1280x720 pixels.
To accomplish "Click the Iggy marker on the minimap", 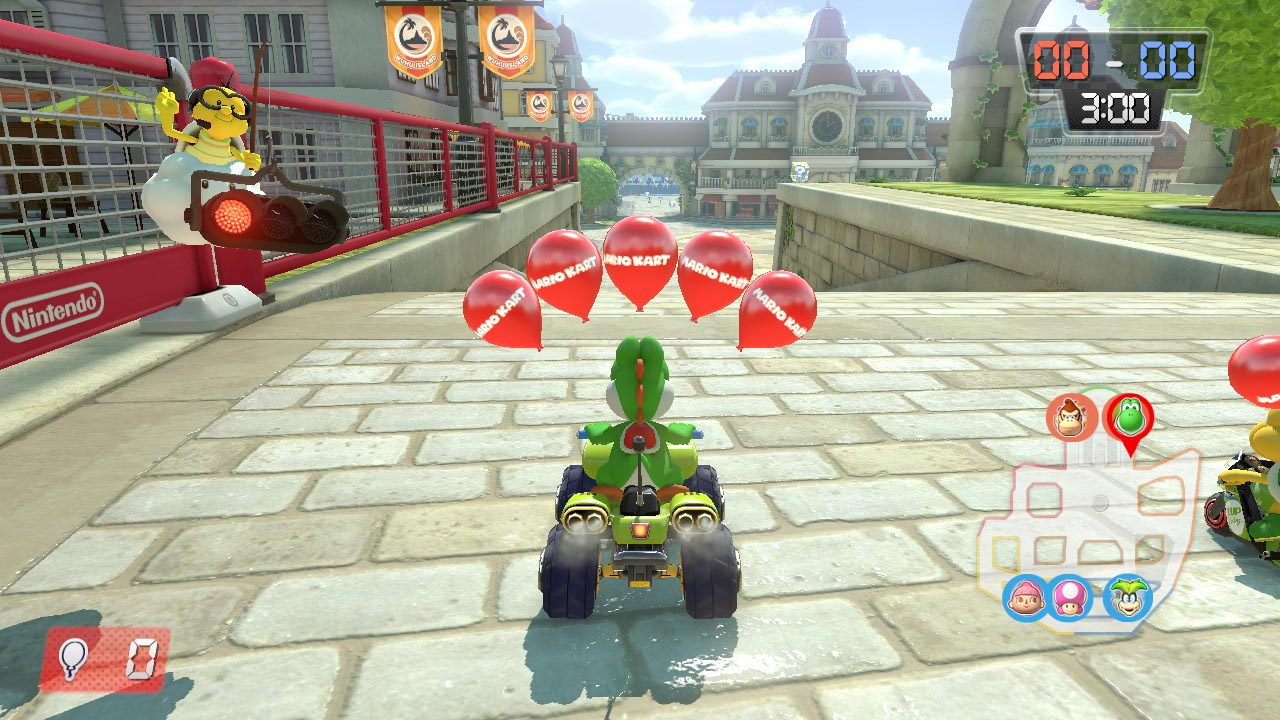I will pos(1127,597).
